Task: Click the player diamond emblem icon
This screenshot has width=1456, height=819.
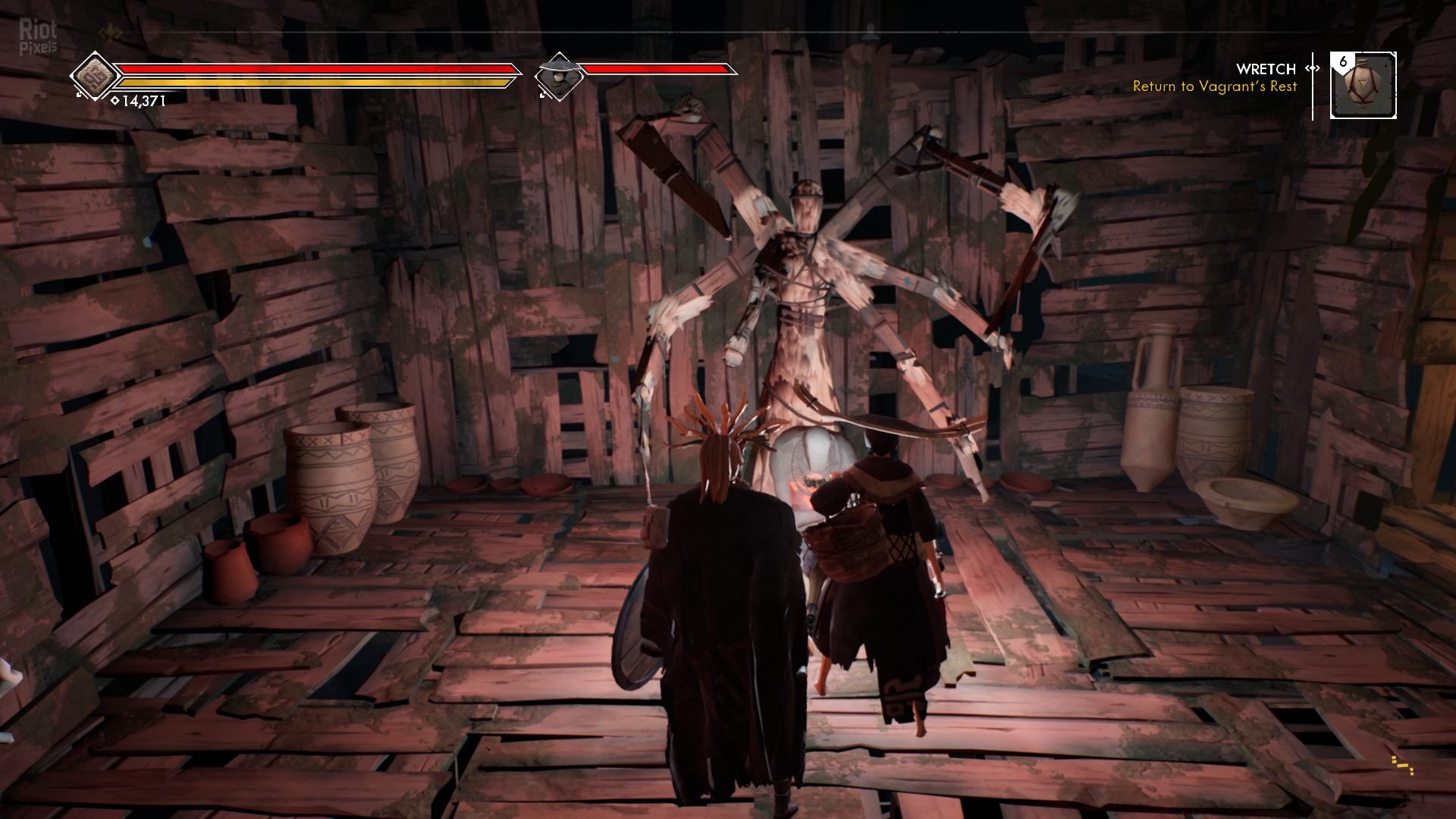Action: click(94, 76)
